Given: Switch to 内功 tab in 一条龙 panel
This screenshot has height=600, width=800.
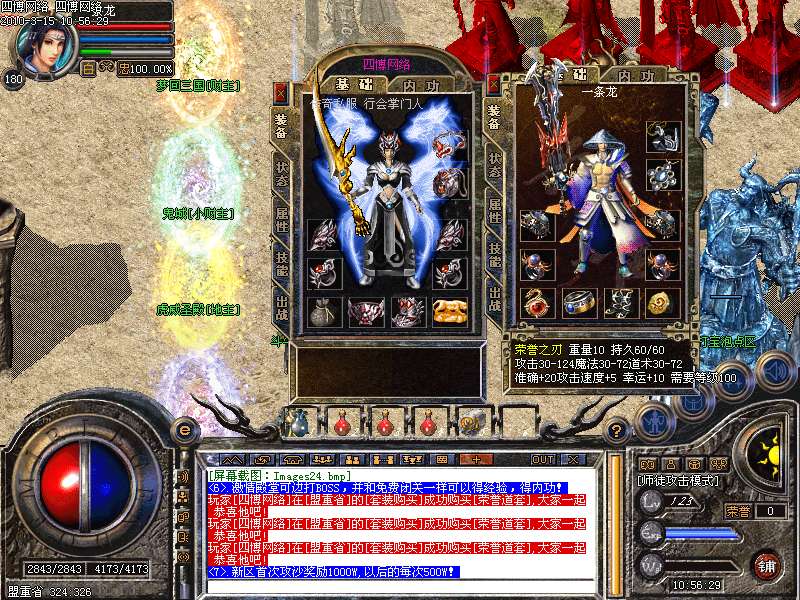Looking at the screenshot, I should [634, 76].
